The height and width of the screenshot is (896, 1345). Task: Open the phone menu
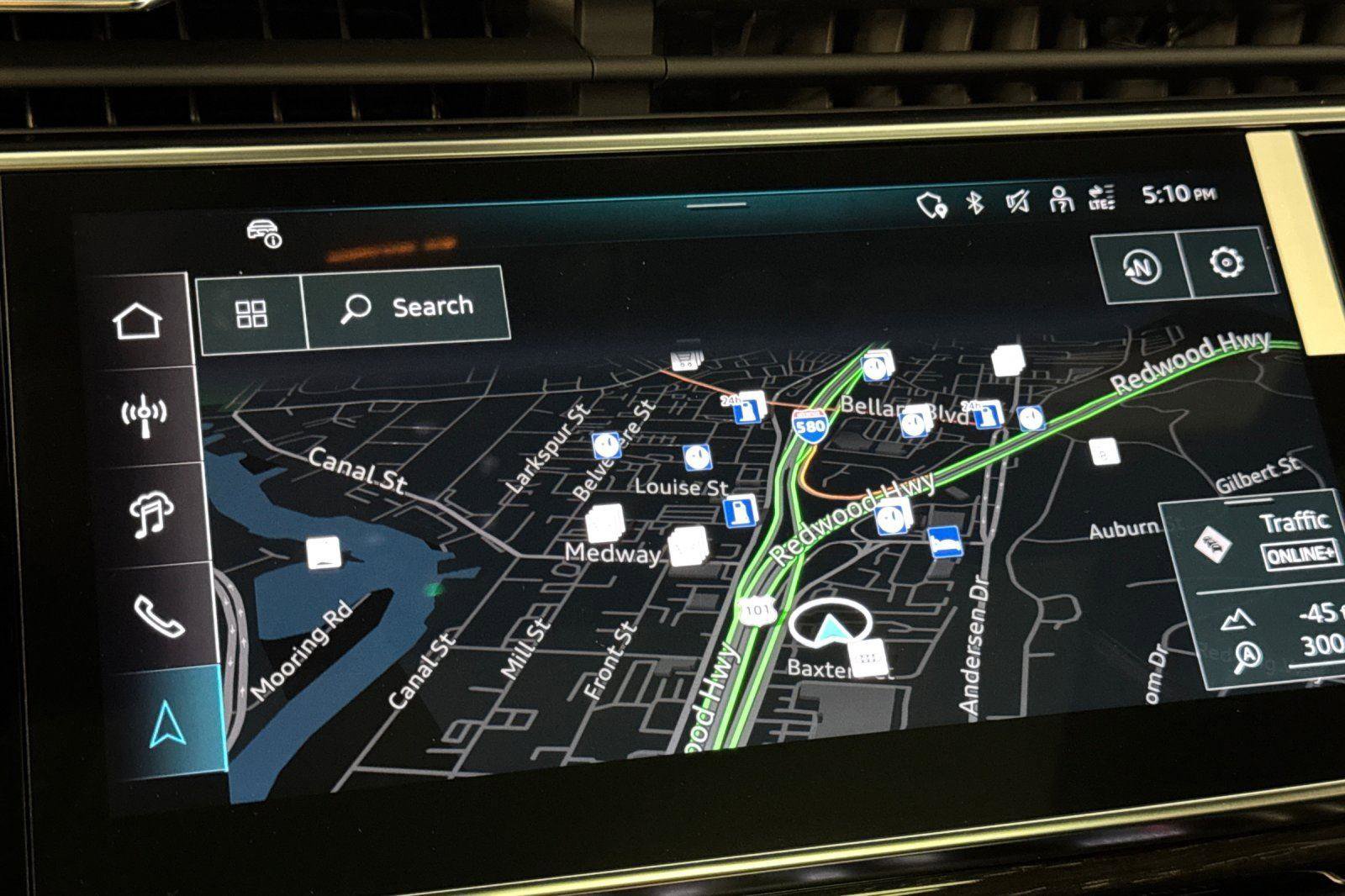(158, 615)
